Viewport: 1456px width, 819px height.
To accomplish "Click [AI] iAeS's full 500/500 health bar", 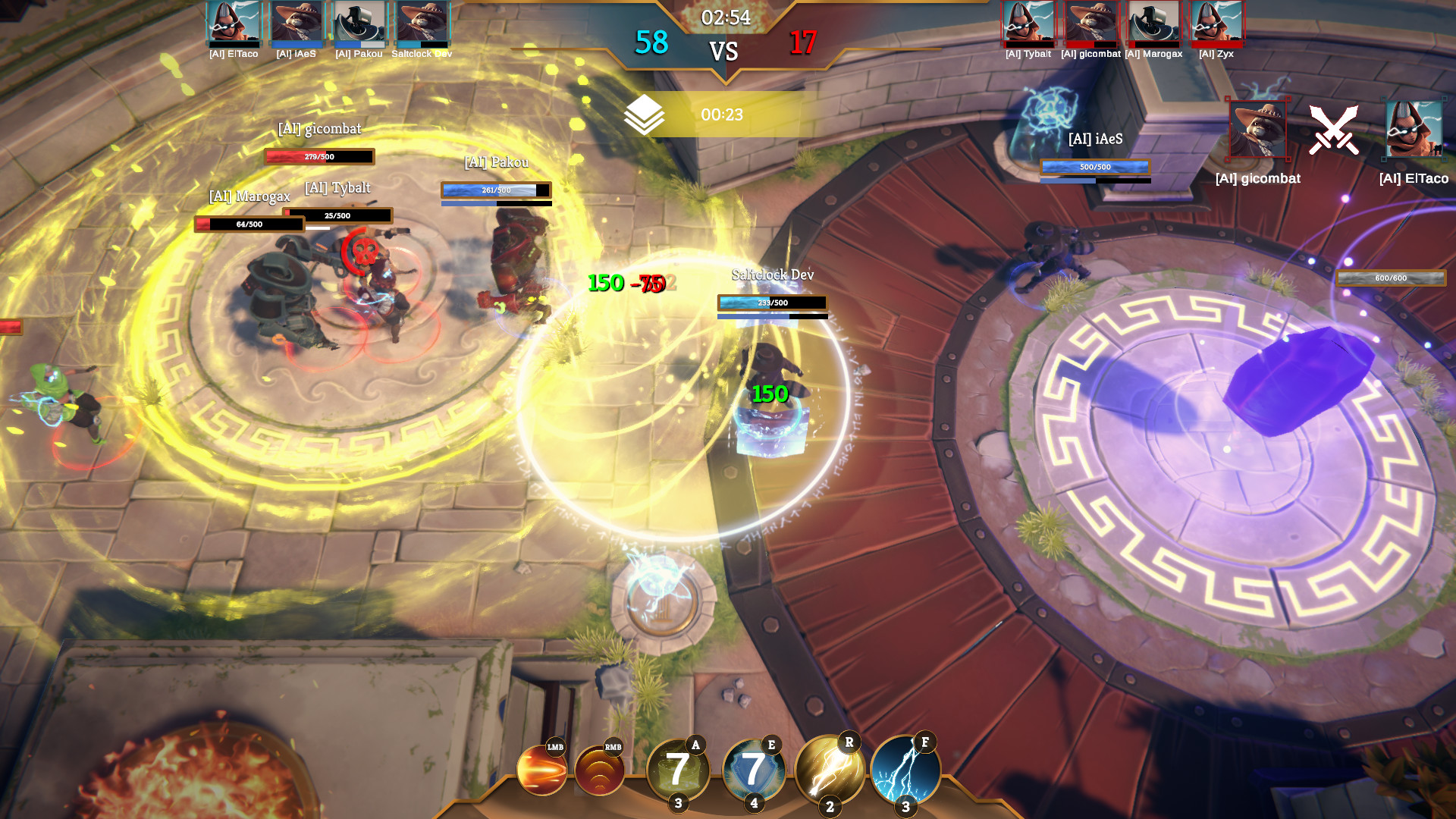I will [1094, 166].
